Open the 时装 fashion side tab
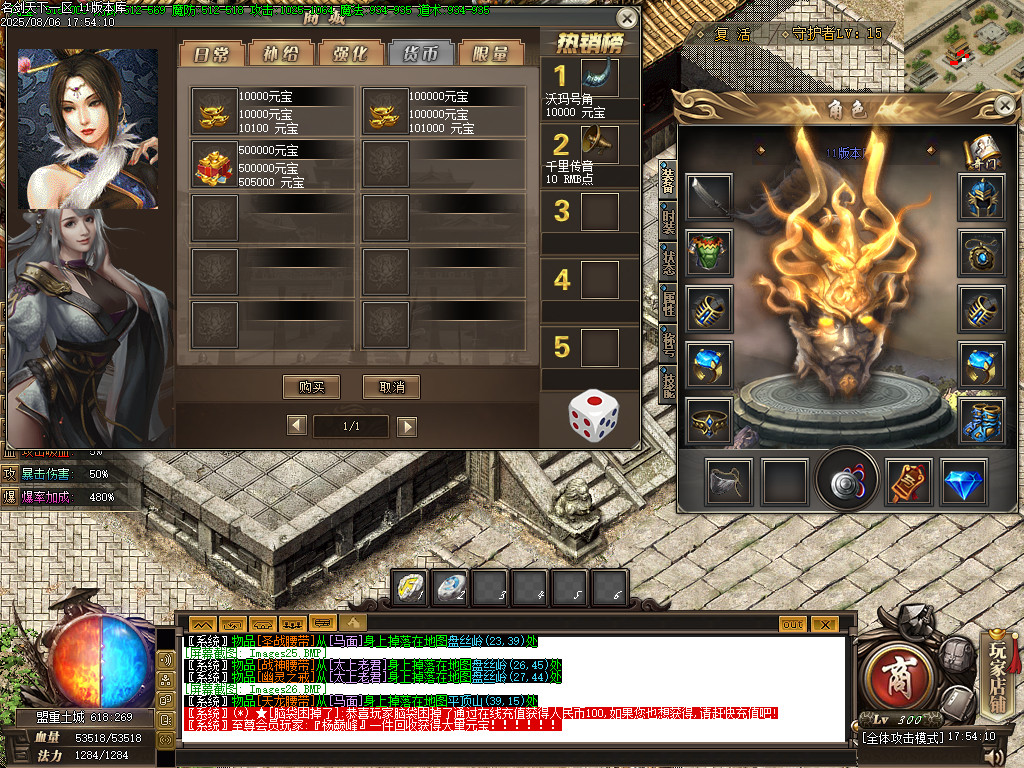This screenshot has width=1024, height=768. (667, 223)
